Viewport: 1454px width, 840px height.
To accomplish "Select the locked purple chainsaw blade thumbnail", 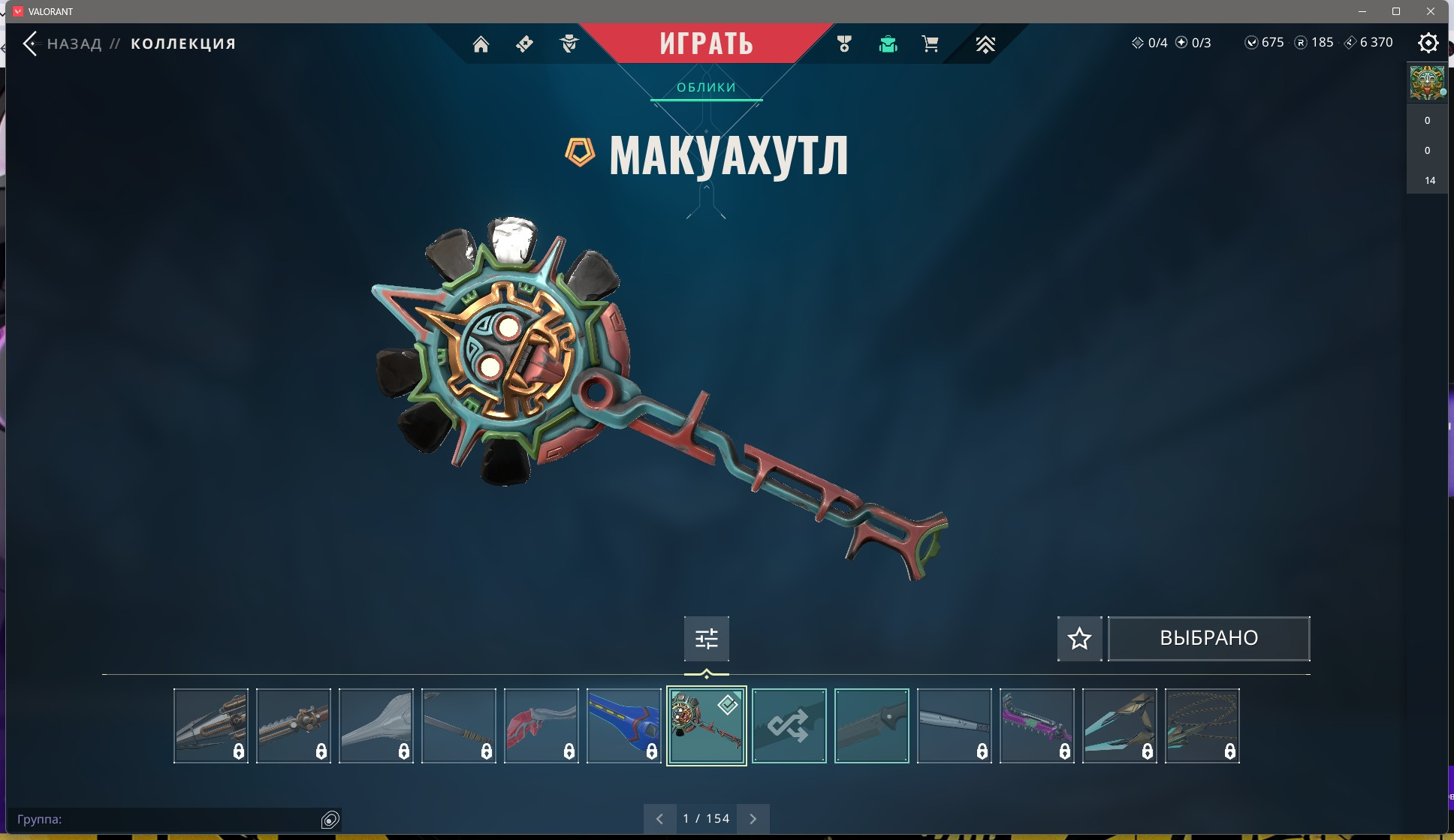I will coord(1036,726).
